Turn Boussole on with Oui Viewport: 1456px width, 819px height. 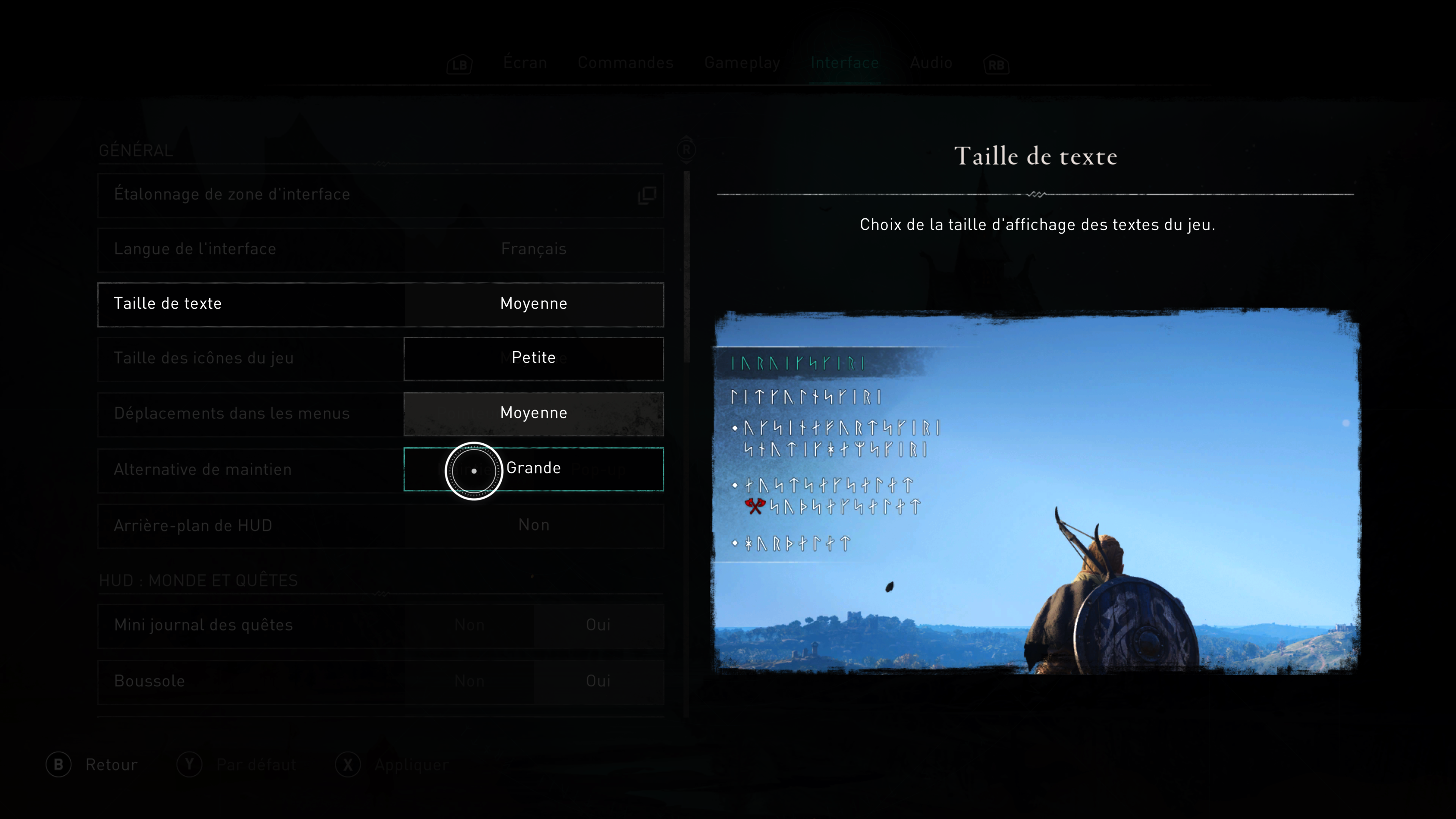point(598,681)
